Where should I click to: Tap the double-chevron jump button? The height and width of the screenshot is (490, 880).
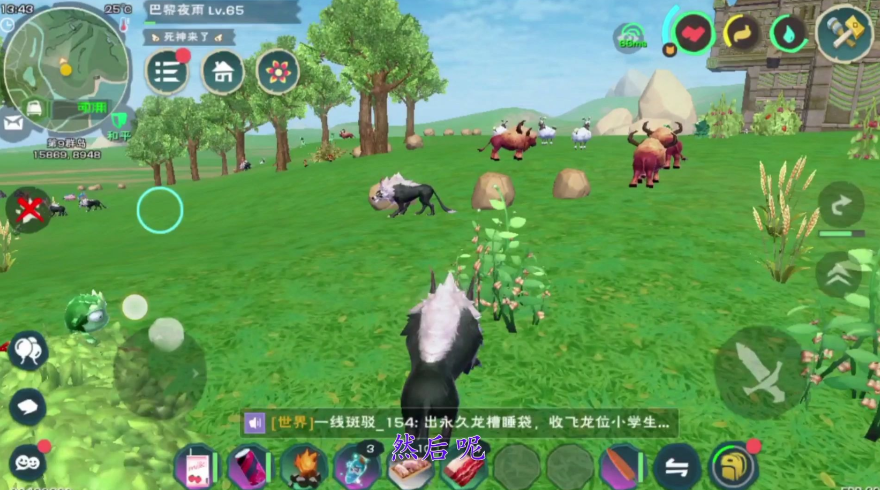[x=838, y=273]
